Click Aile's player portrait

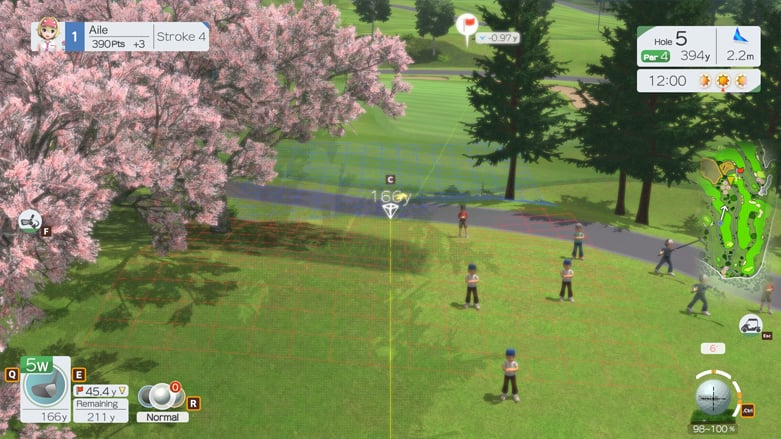click(x=45, y=37)
